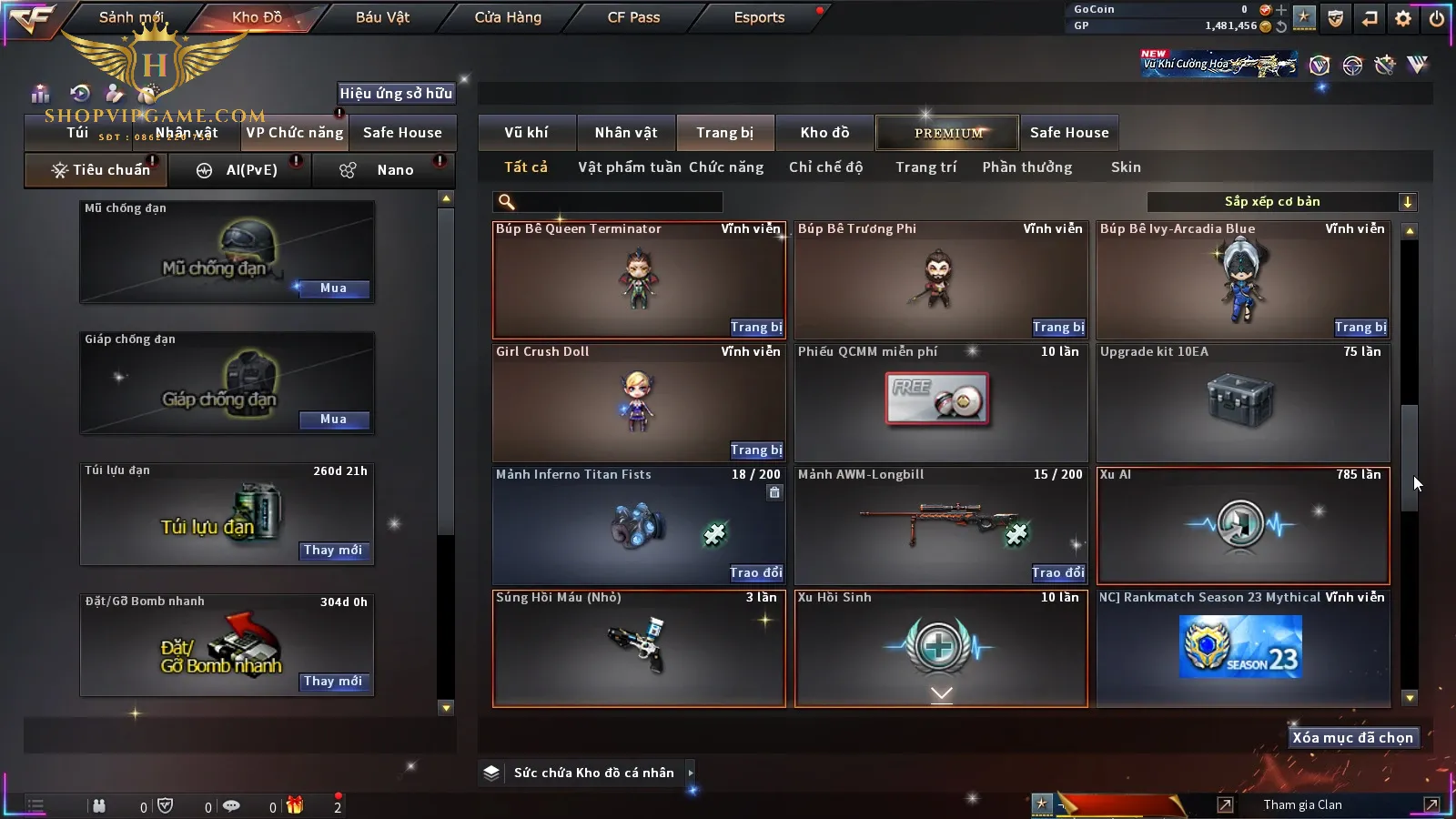The width and height of the screenshot is (1456, 819).
Task: Select the PREMIUM tab
Action: tap(948, 133)
